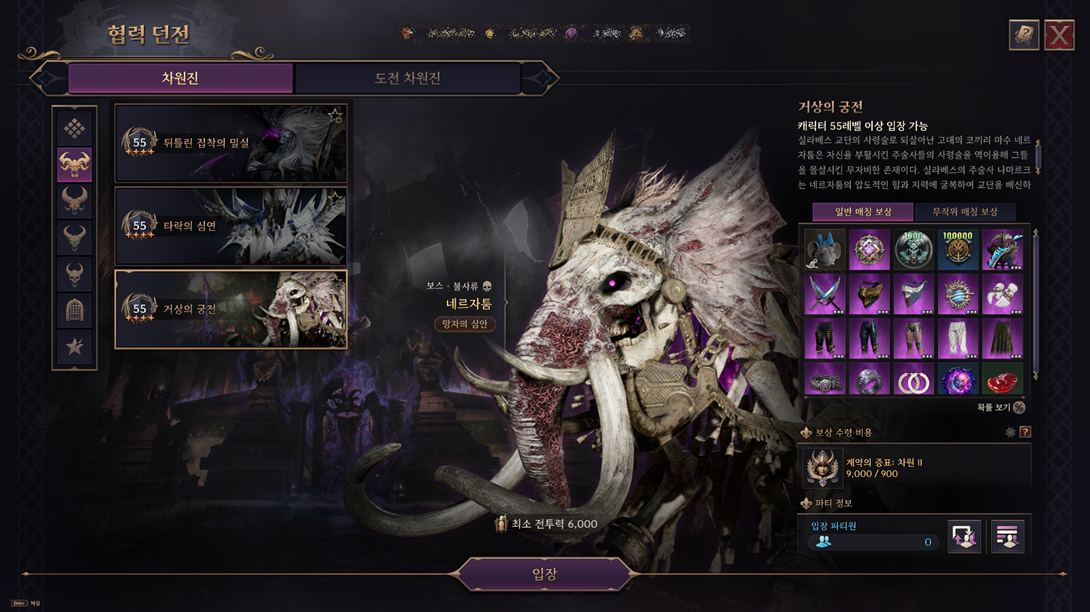The image size is (1090, 612).
Task: Inspect the crossed blue swords reward
Action: (824, 295)
